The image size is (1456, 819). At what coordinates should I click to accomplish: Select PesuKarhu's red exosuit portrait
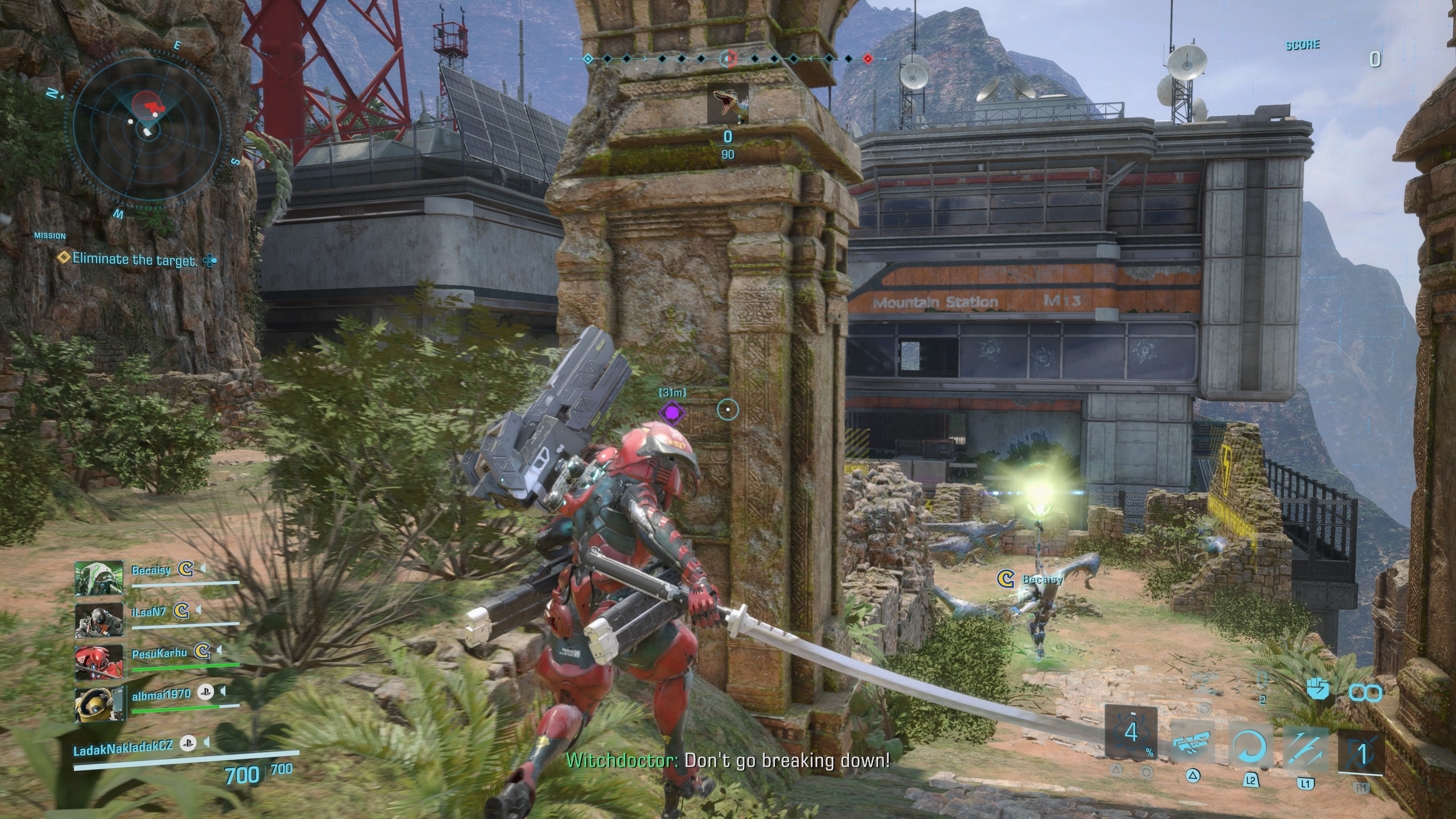pyautogui.click(x=99, y=661)
